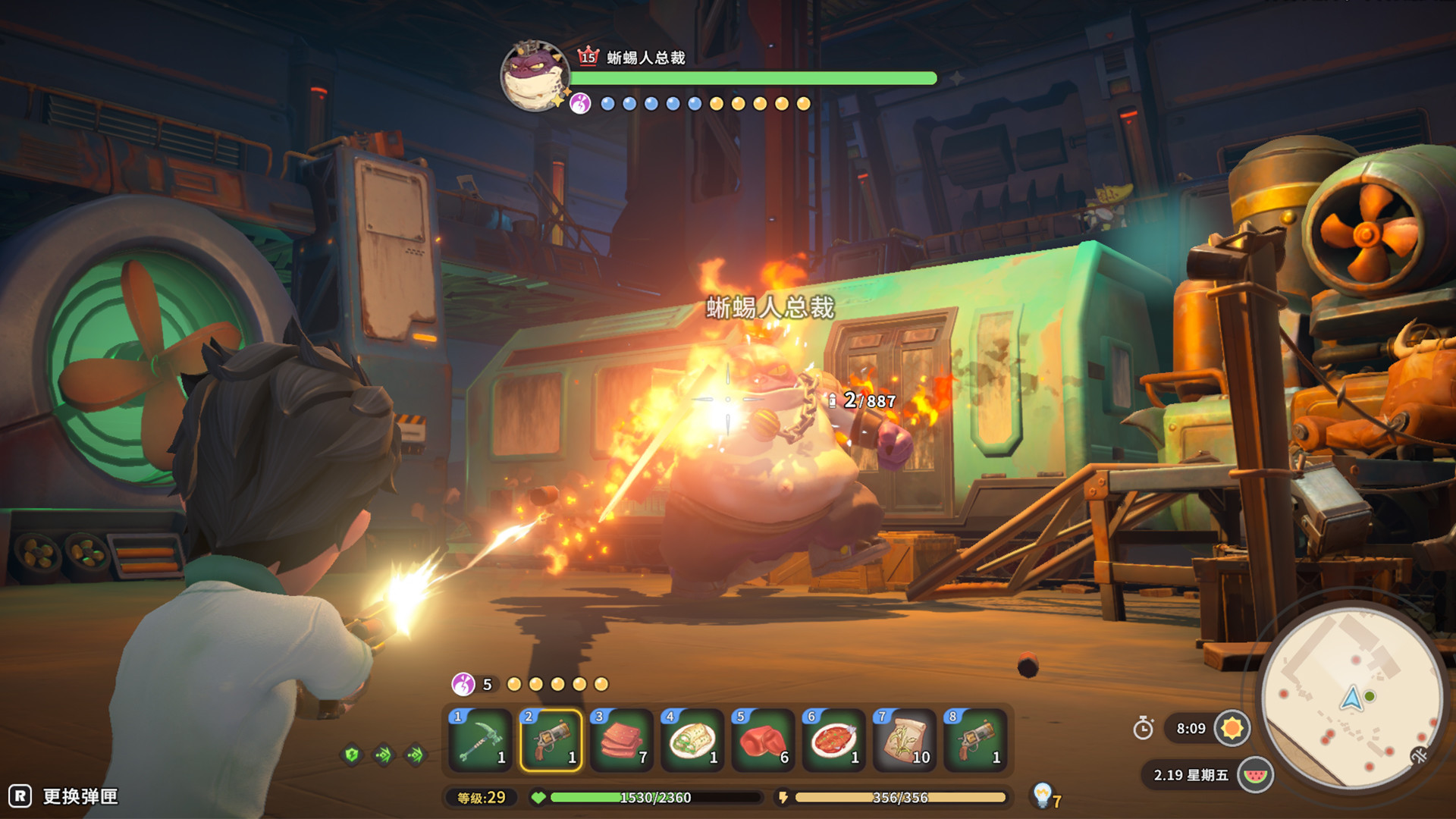The image size is (1456, 819).
Task: Open the boss portrait of 蜥蜴人总裁
Action: point(536,77)
